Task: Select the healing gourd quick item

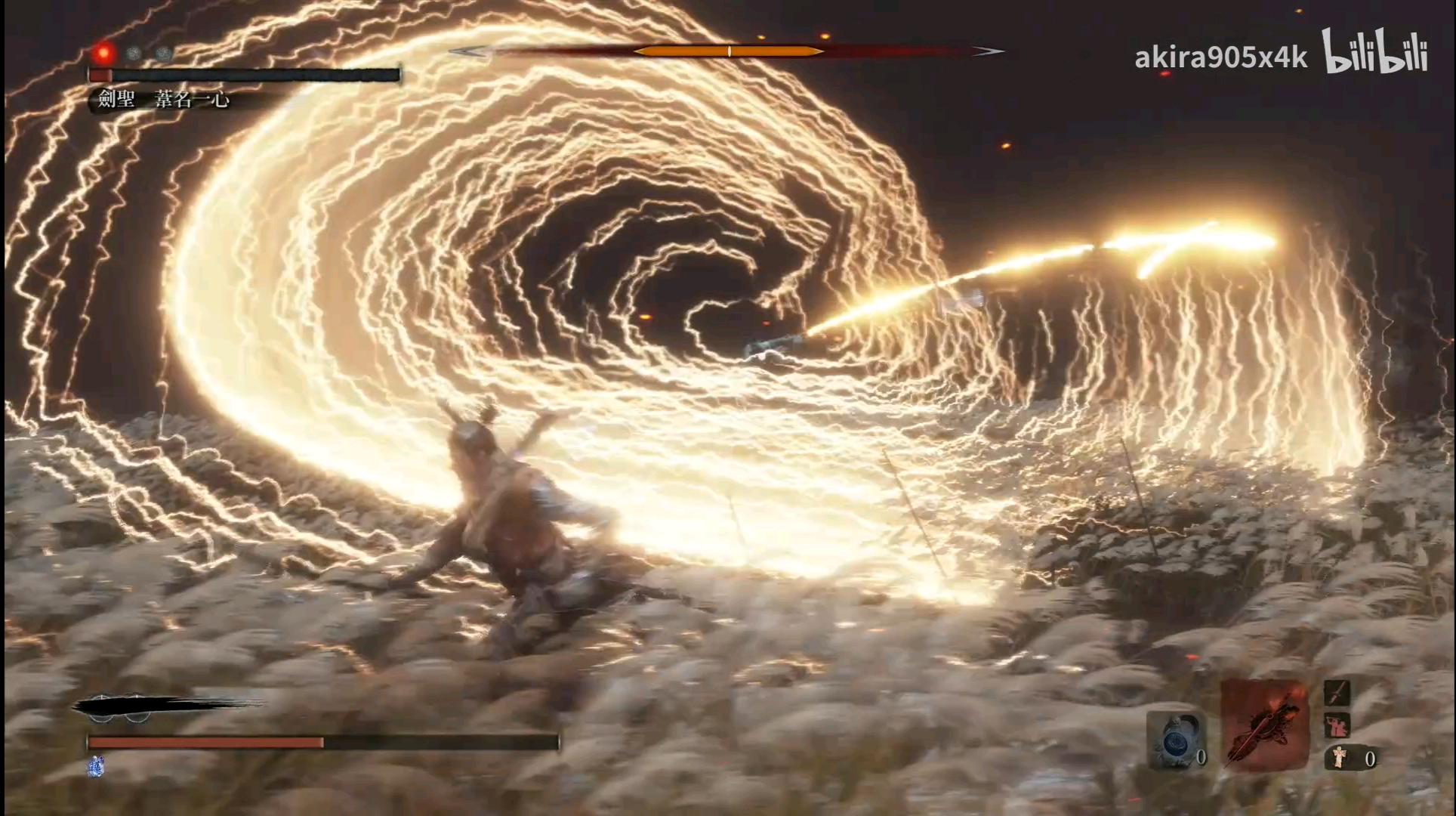Action: coord(1175,740)
